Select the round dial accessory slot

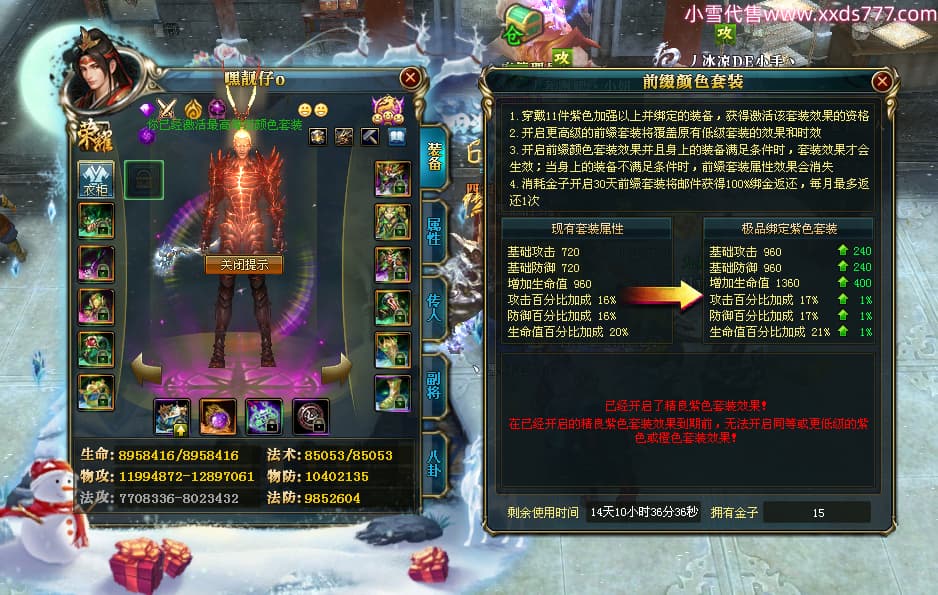click(310, 416)
